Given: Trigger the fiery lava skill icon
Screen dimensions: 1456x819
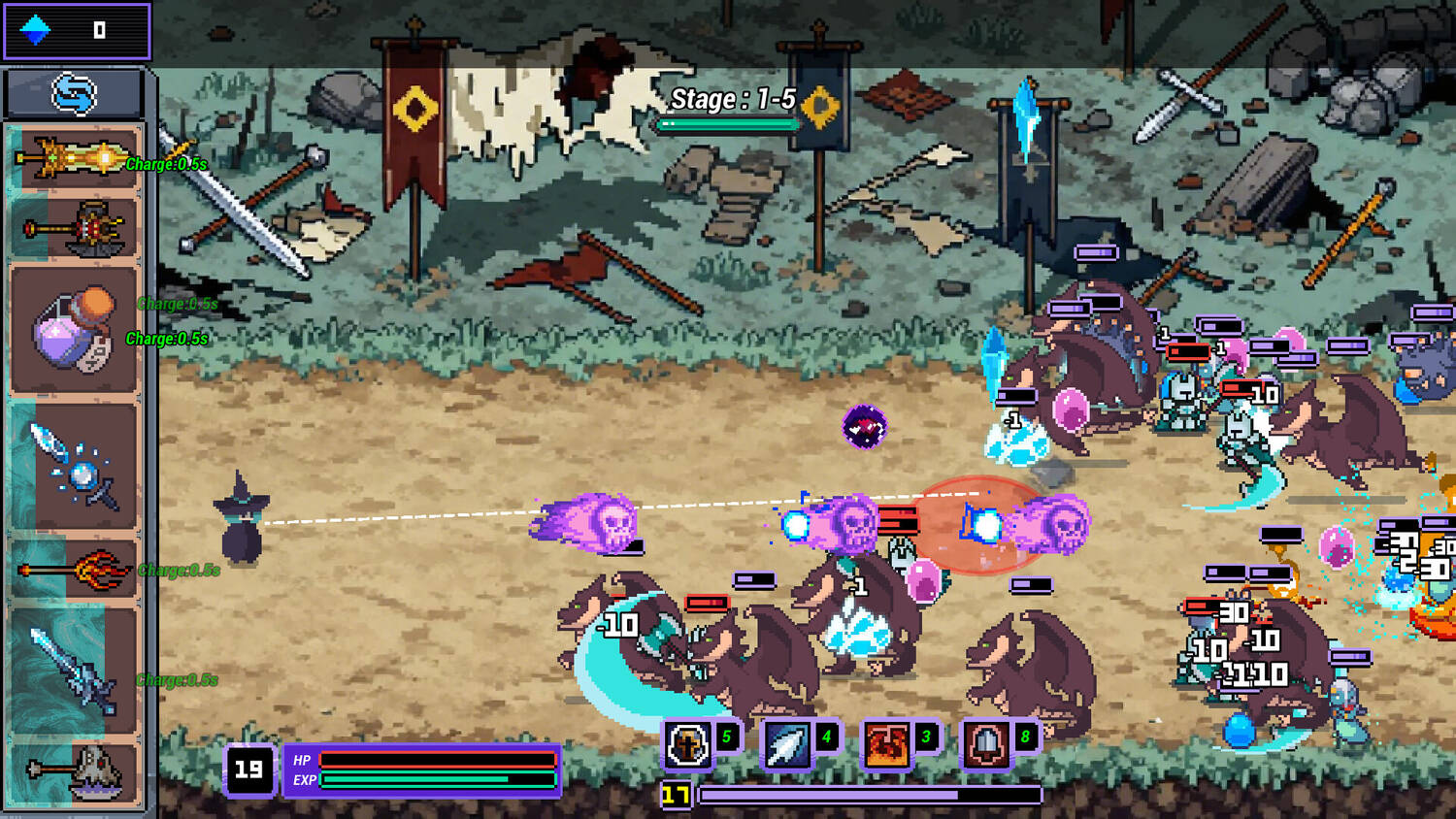Looking at the screenshot, I should [x=886, y=745].
